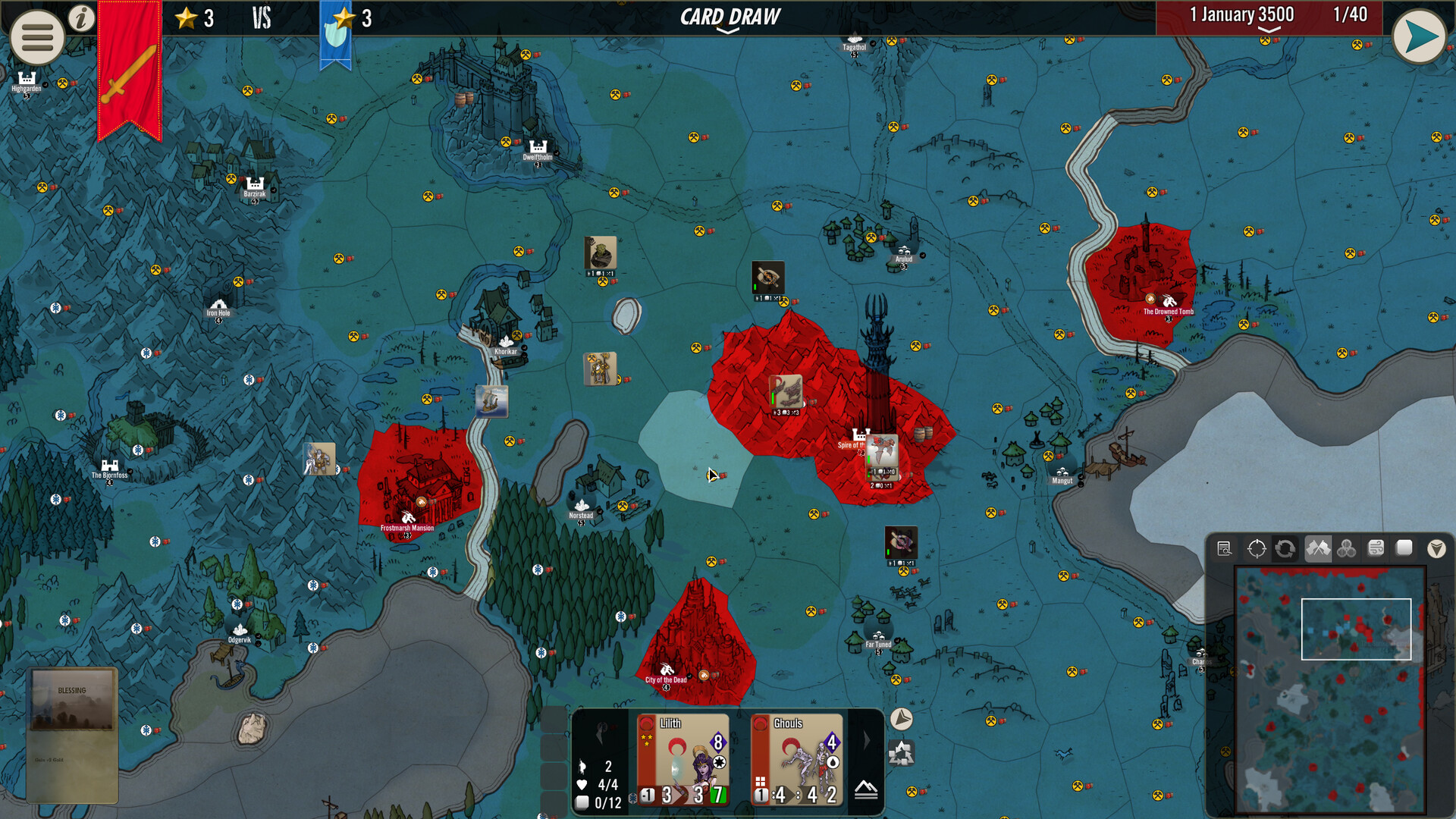The width and height of the screenshot is (1456, 819).
Task: End the phase with the arrow button
Action: click(1419, 36)
